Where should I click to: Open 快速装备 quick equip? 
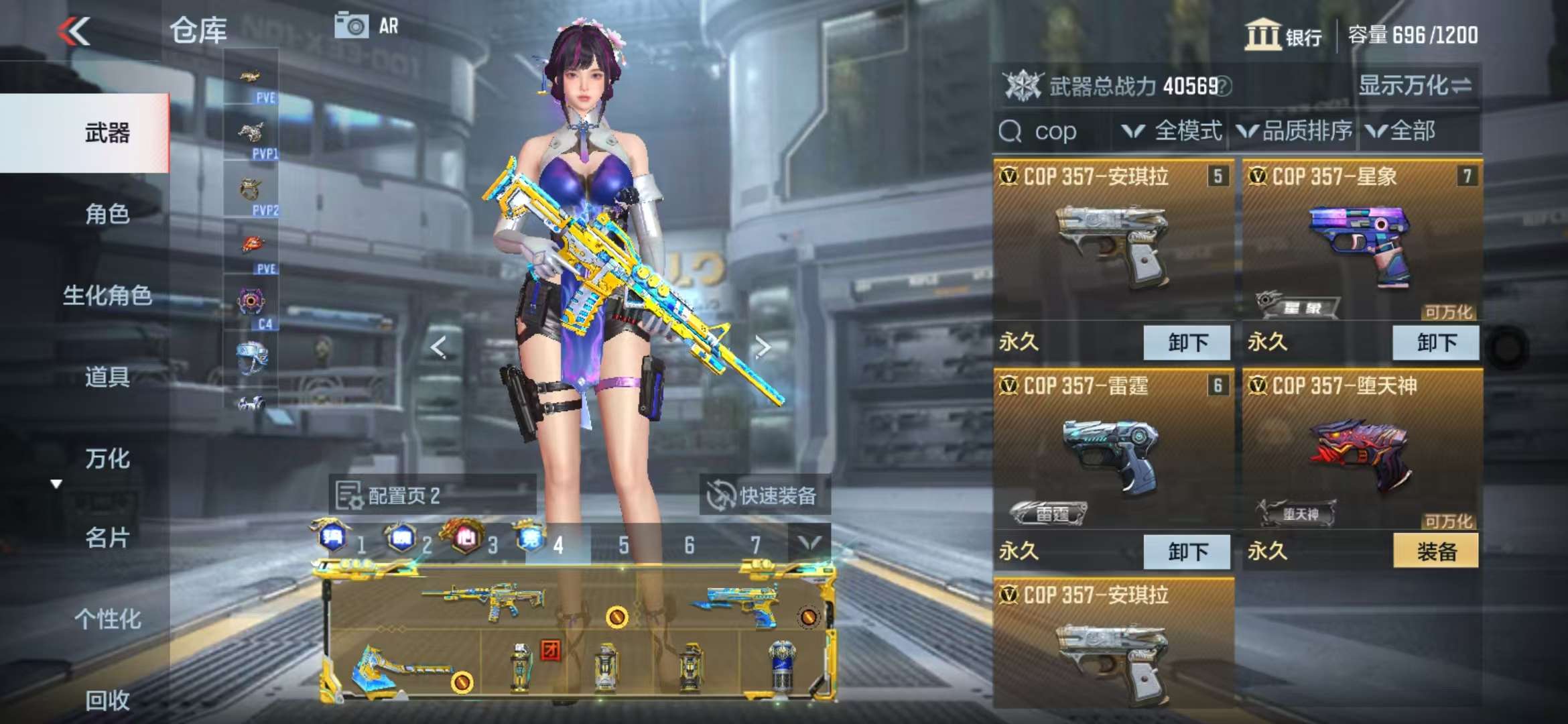[x=764, y=496]
